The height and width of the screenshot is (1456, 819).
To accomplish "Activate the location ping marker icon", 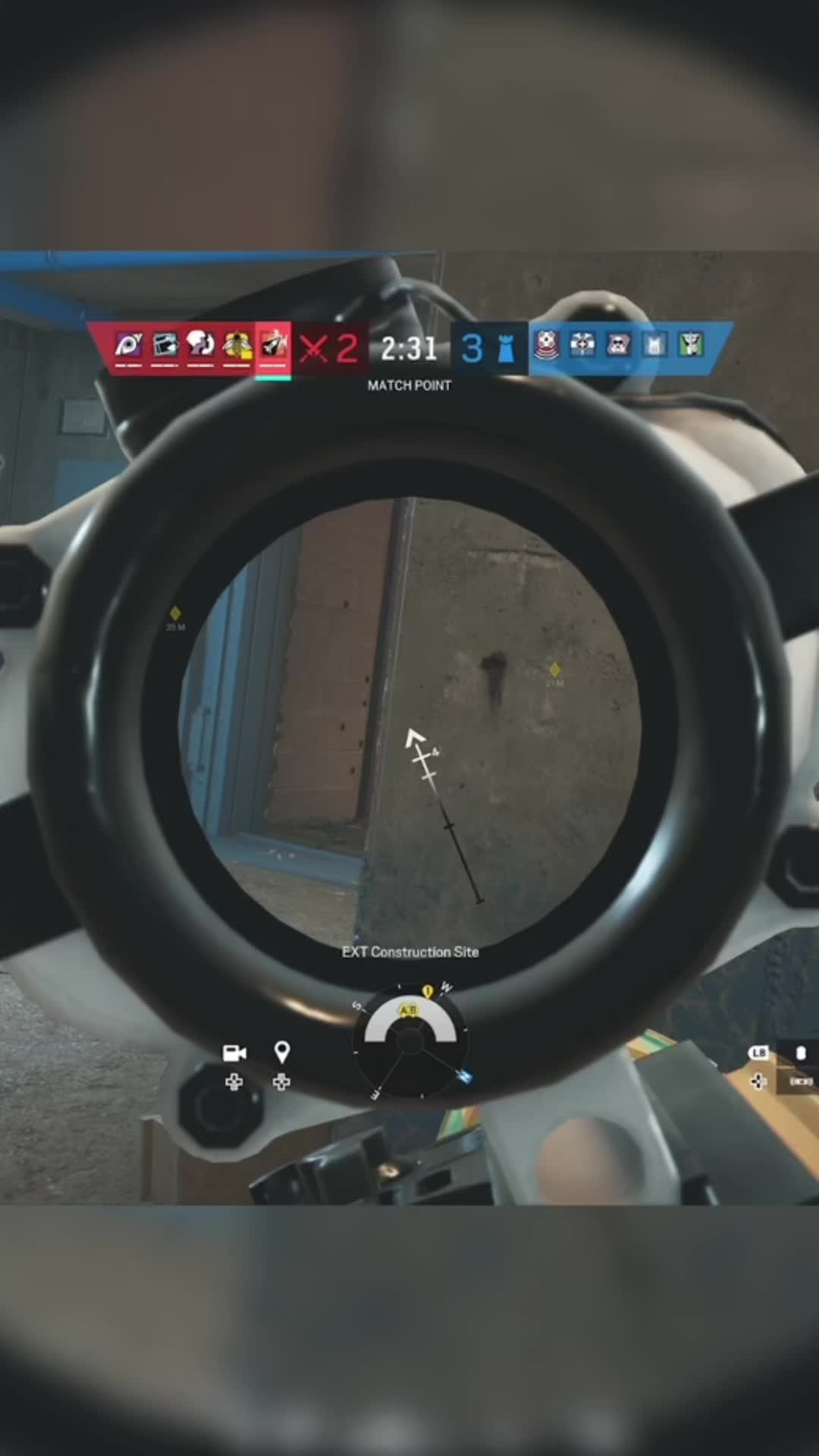I will pyautogui.click(x=281, y=1053).
